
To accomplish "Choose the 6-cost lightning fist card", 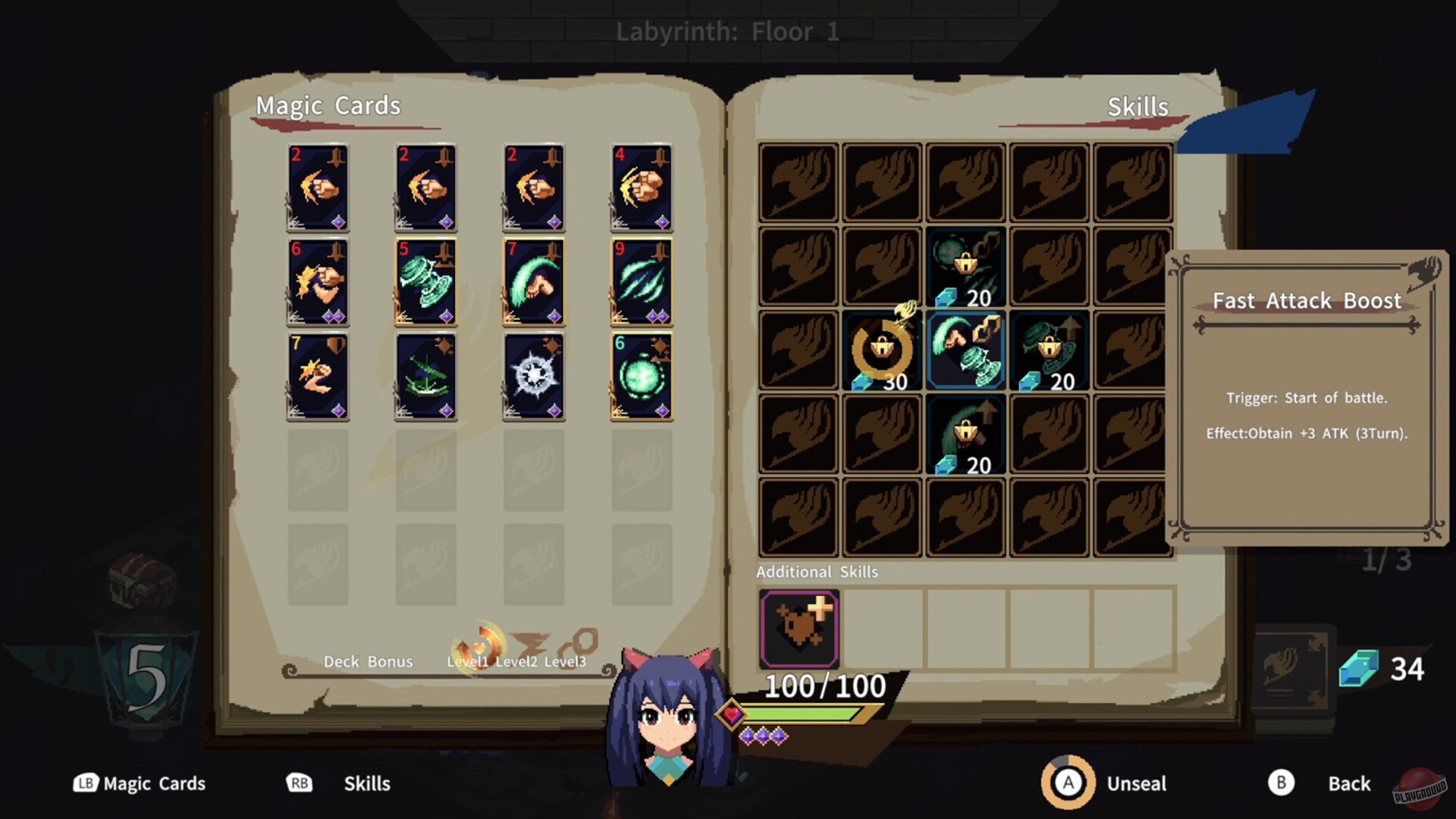I will pos(318,281).
